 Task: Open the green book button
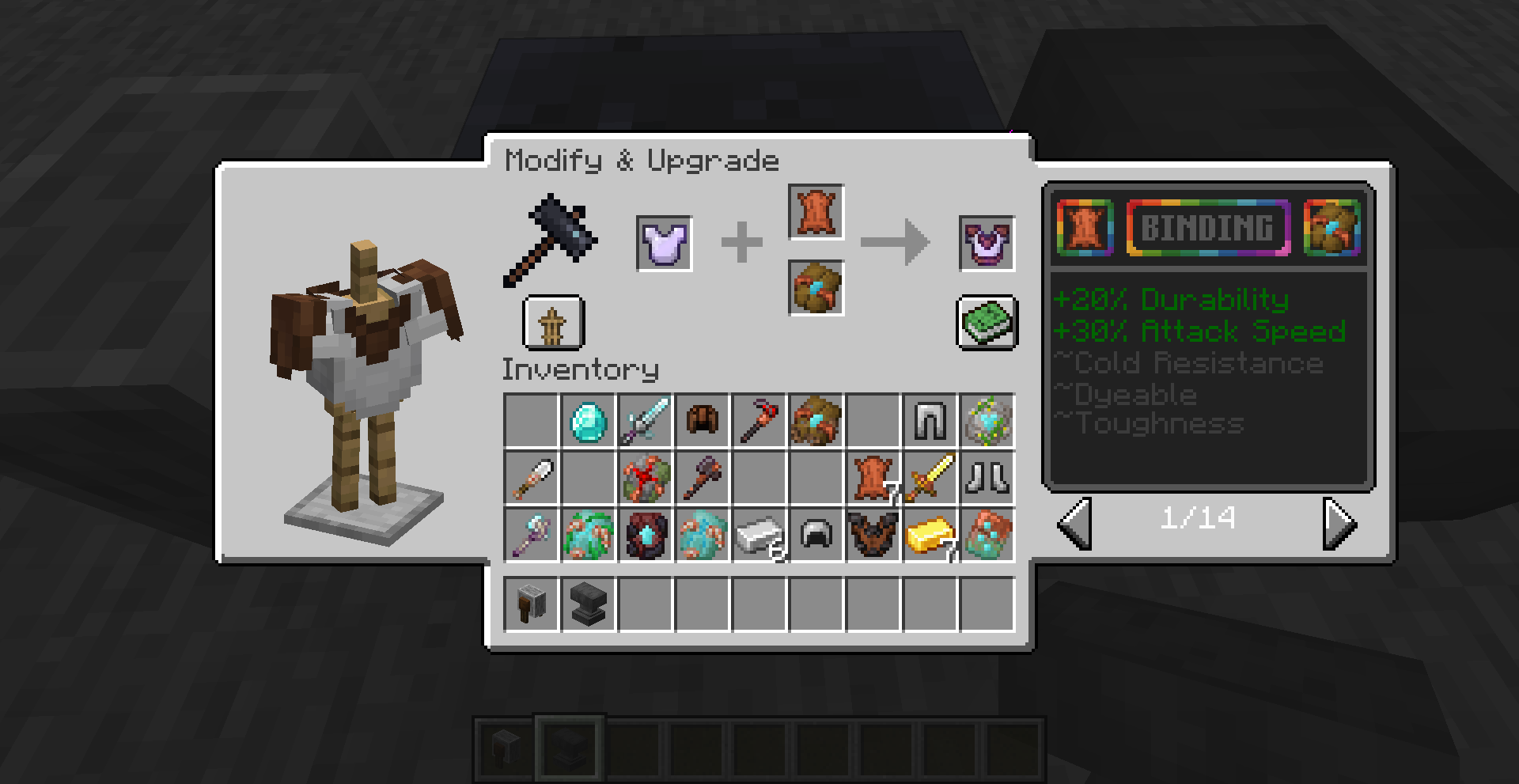click(x=987, y=323)
